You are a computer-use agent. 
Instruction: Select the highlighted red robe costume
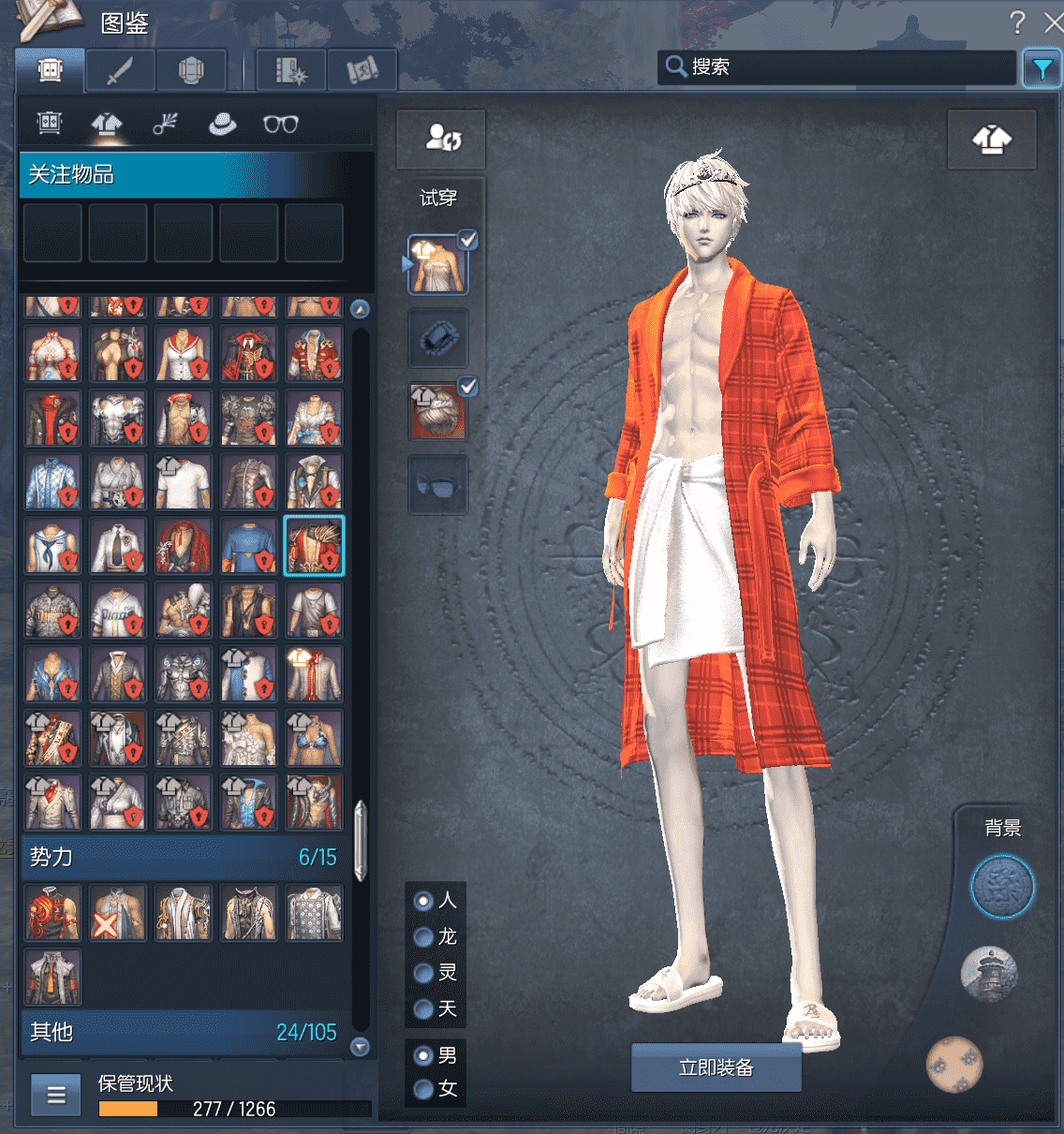[x=314, y=545]
